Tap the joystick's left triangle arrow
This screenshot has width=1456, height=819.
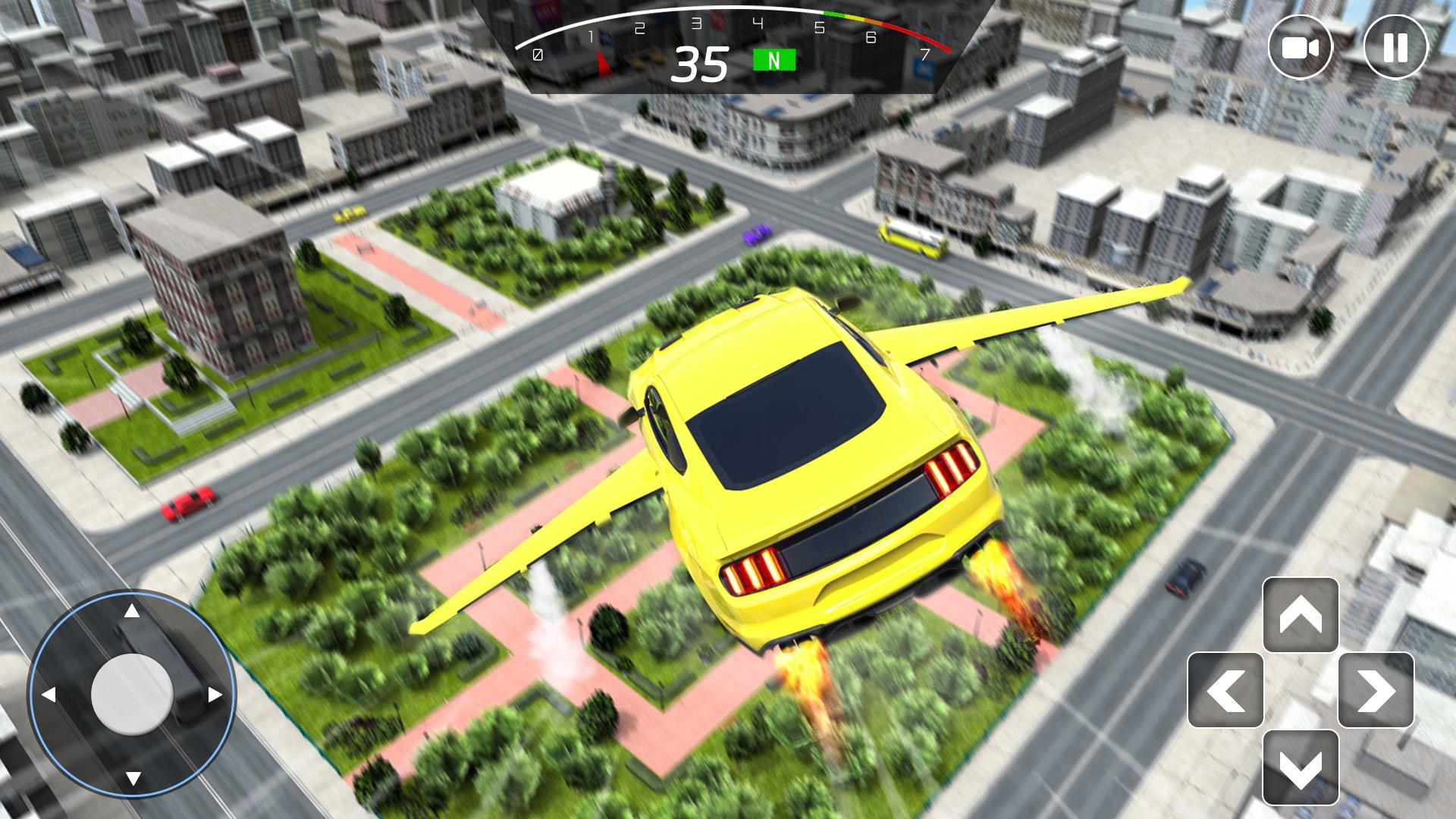[x=50, y=695]
